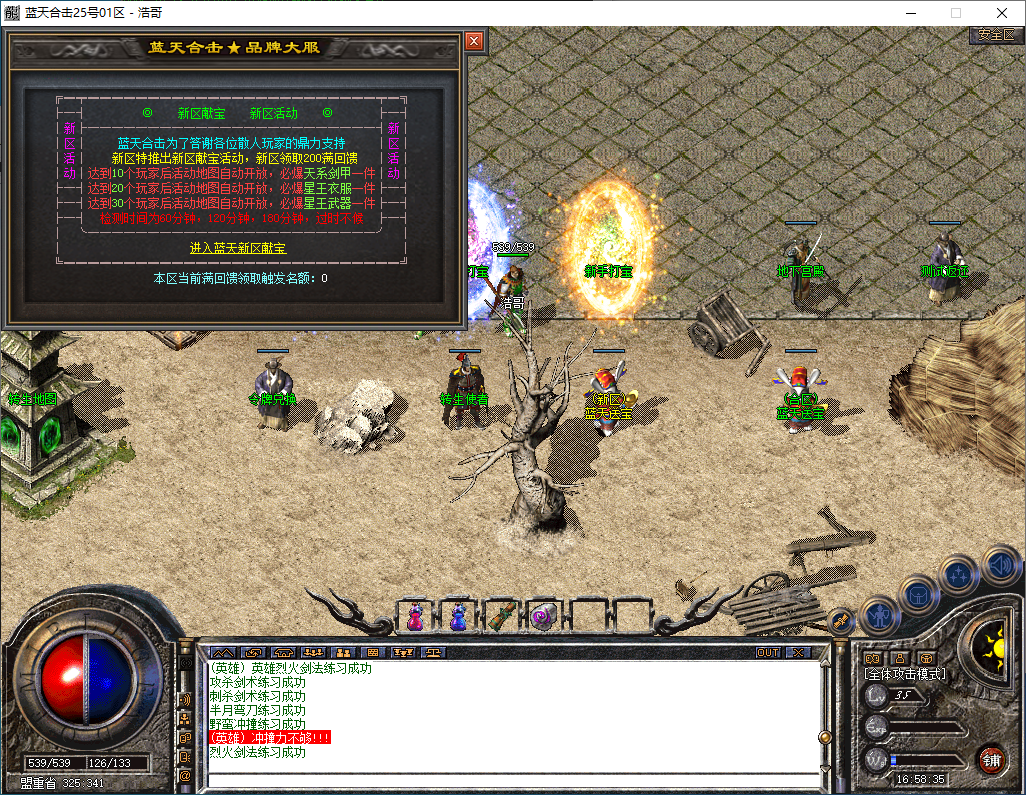Use the red potion in the belt
1026x795 pixels.
[x=414, y=618]
